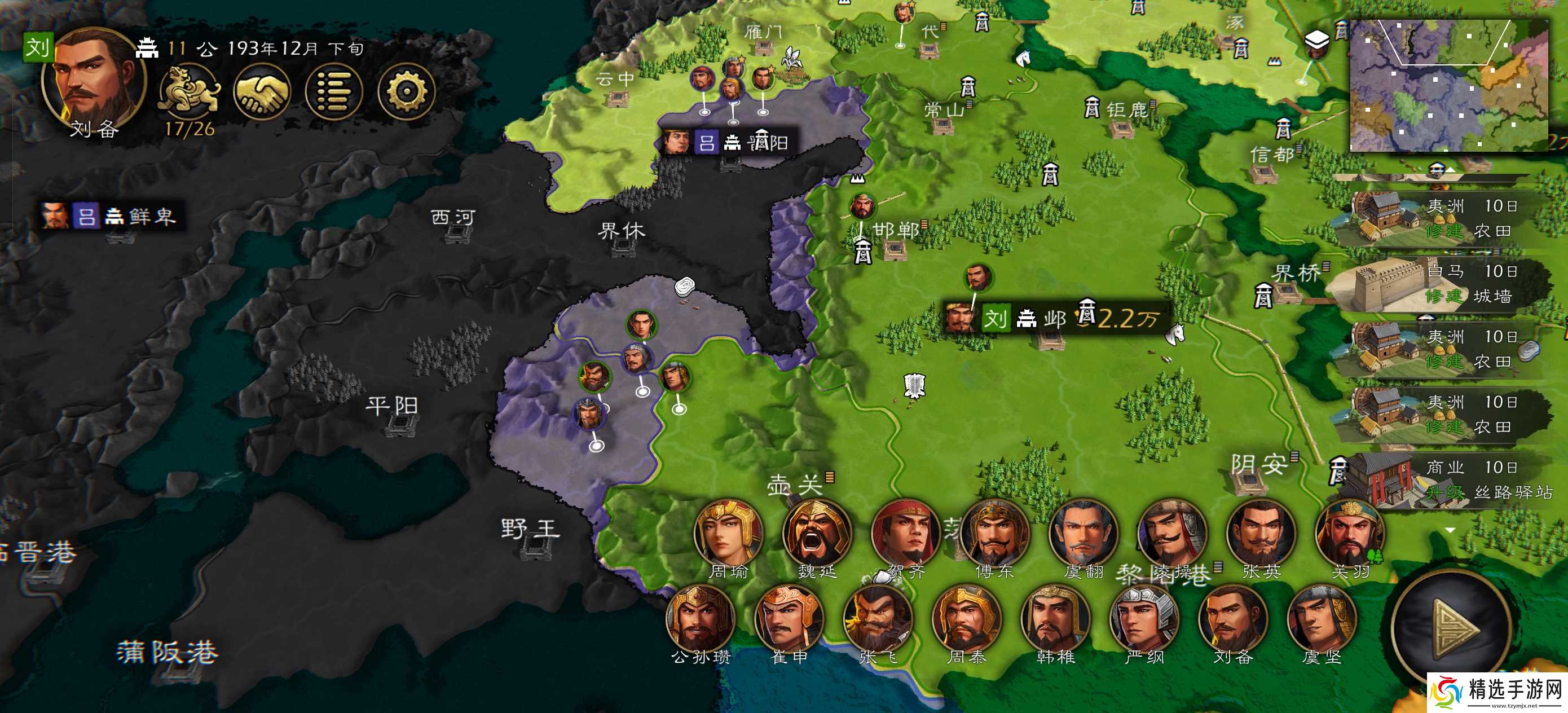Select general 周瑜 portrait
Image resolution: width=1568 pixels, height=713 pixels.
coord(728,534)
